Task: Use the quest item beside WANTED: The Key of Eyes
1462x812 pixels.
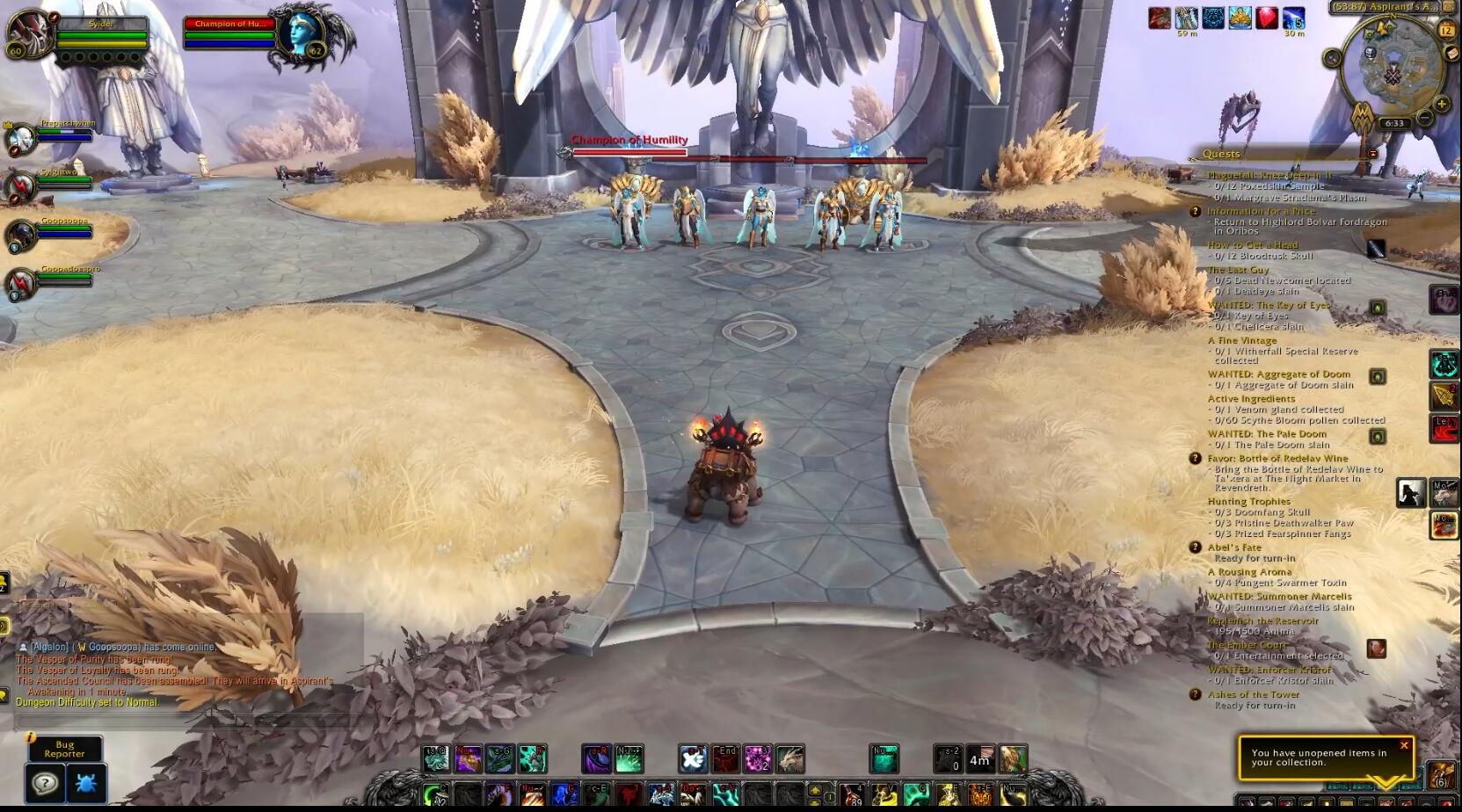Action: coord(1378,307)
